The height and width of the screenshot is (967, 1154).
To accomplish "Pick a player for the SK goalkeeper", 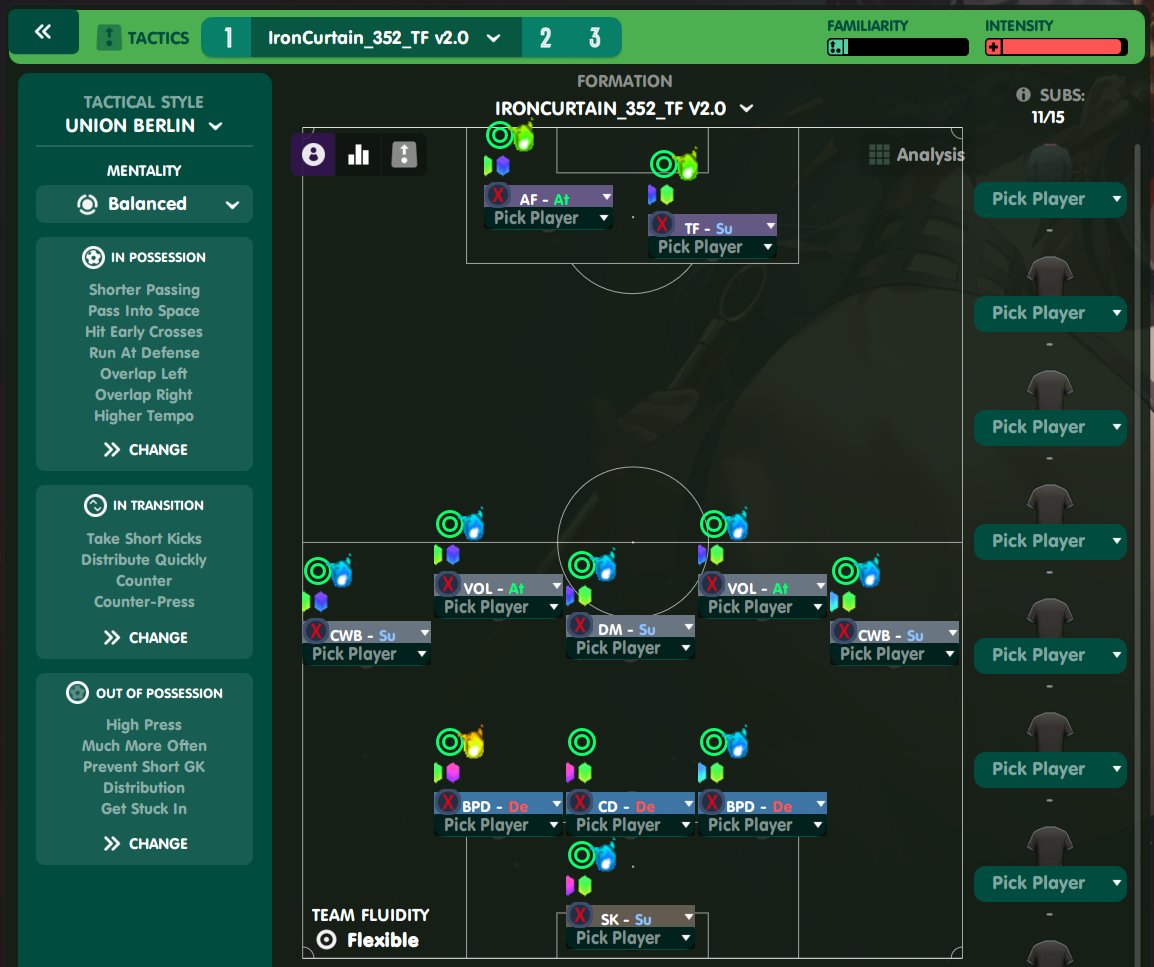I will [630, 938].
